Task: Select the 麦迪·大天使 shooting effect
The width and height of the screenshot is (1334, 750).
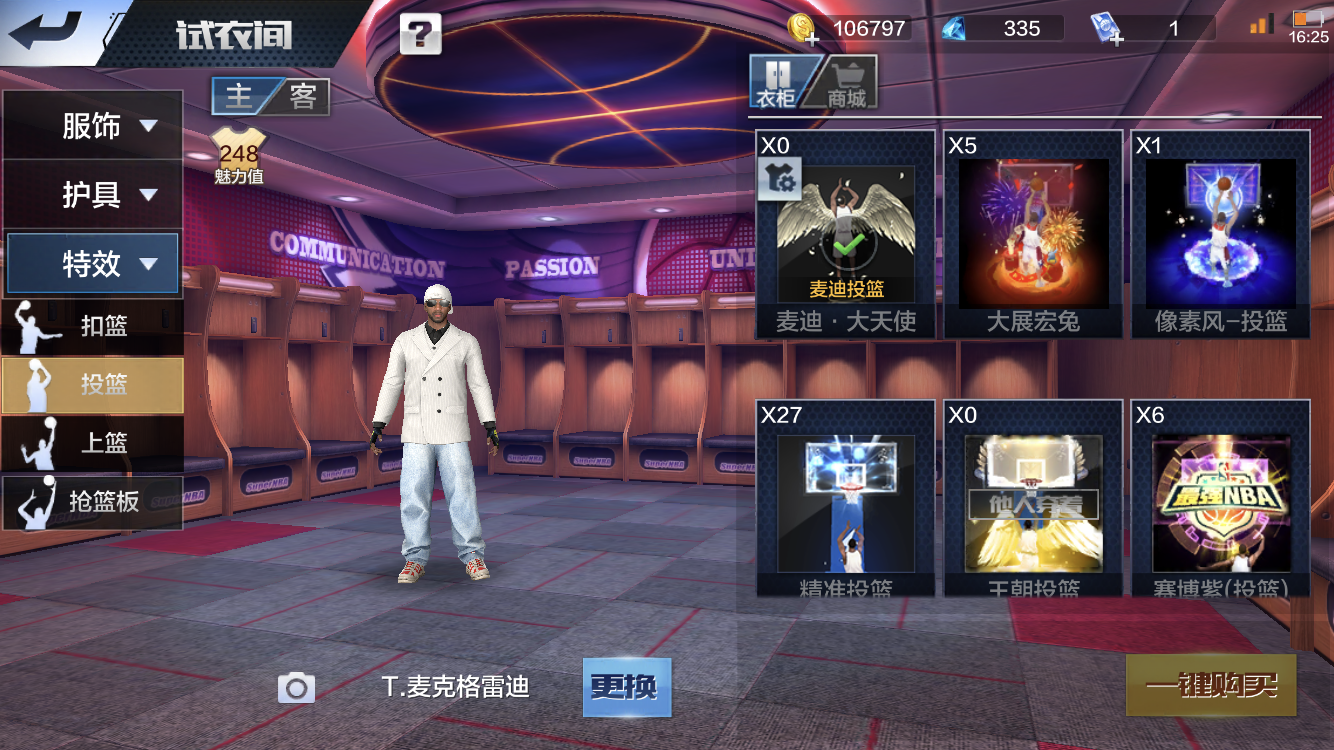Action: 846,235
